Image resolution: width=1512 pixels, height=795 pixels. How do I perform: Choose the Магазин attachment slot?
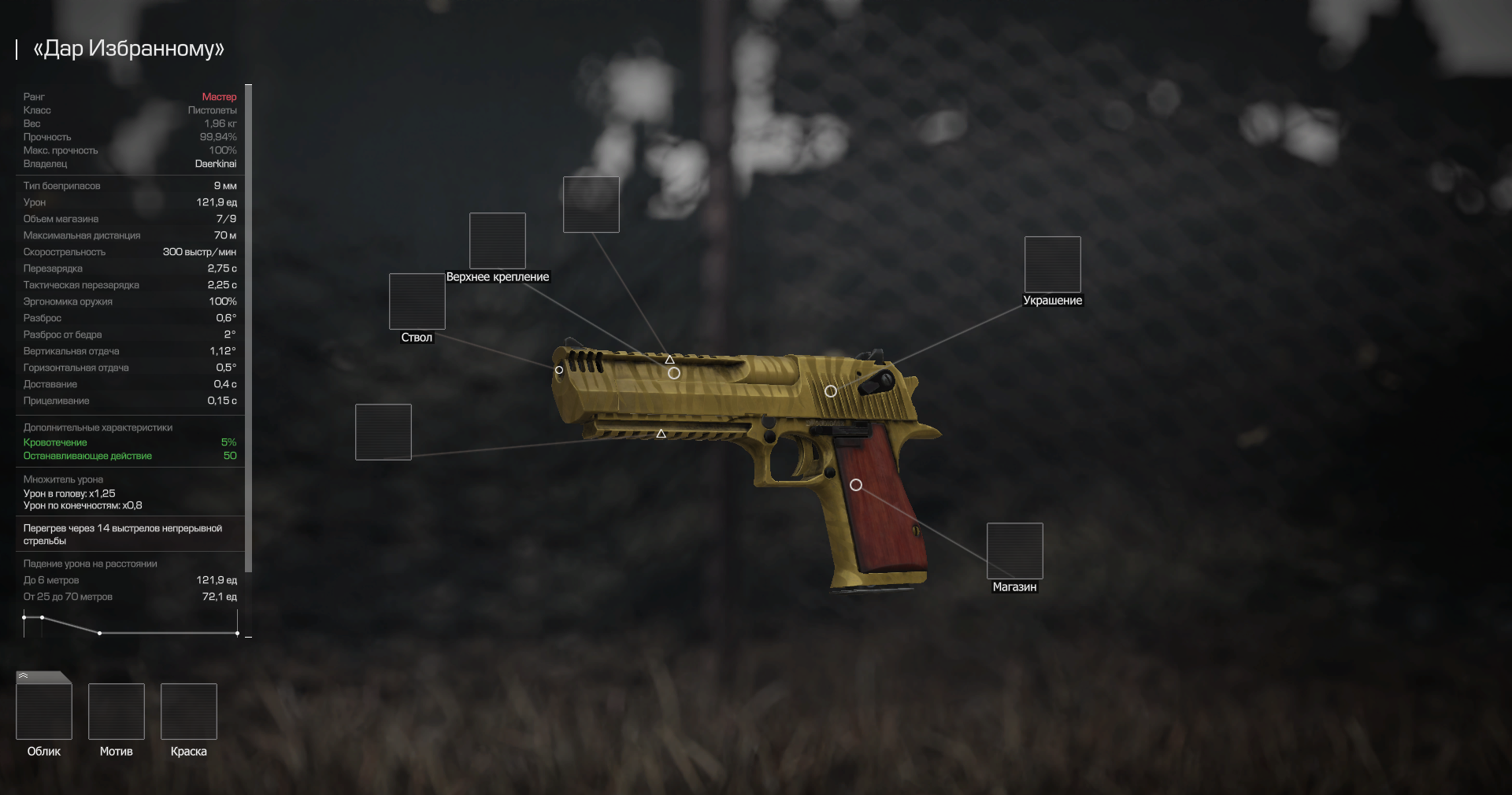[x=1014, y=551]
